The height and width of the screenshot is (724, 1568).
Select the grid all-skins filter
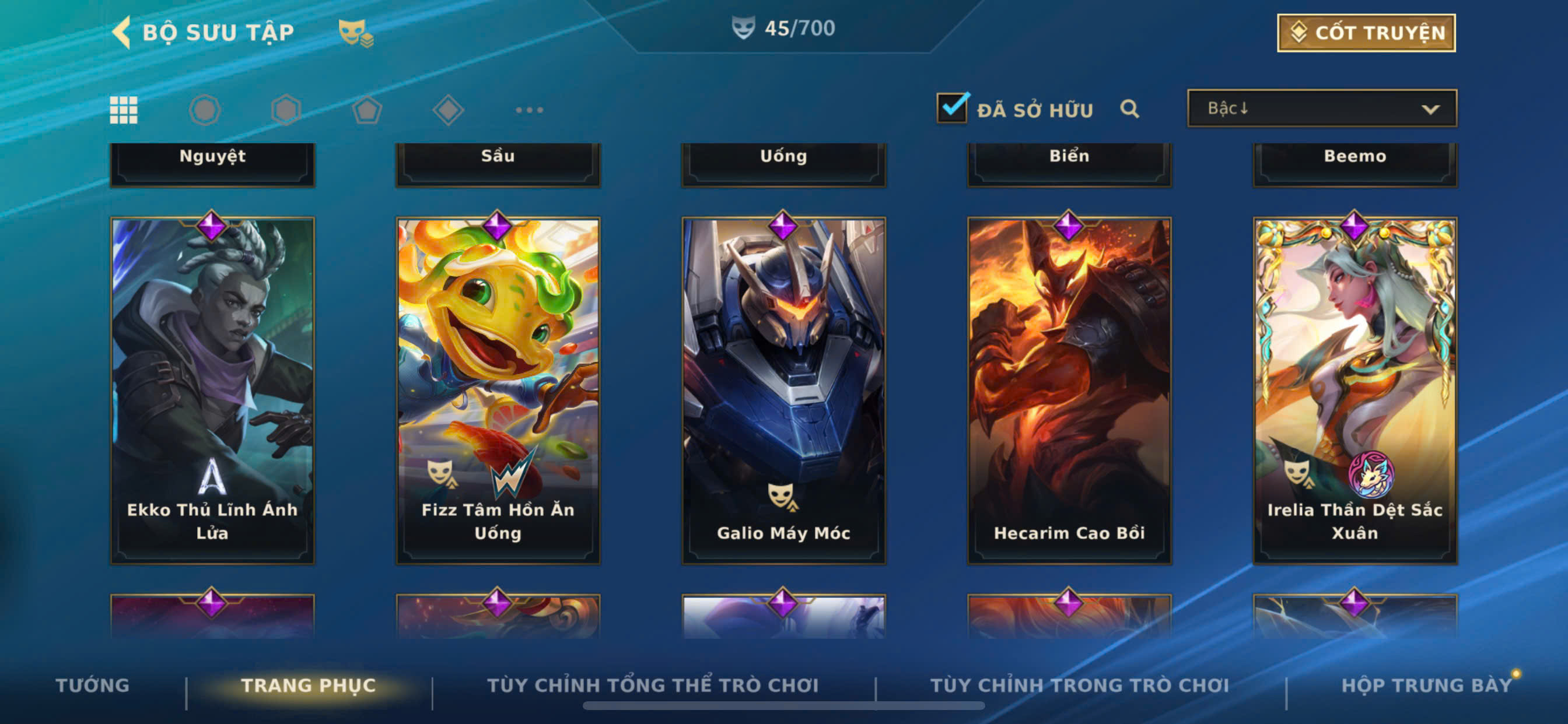tap(124, 110)
